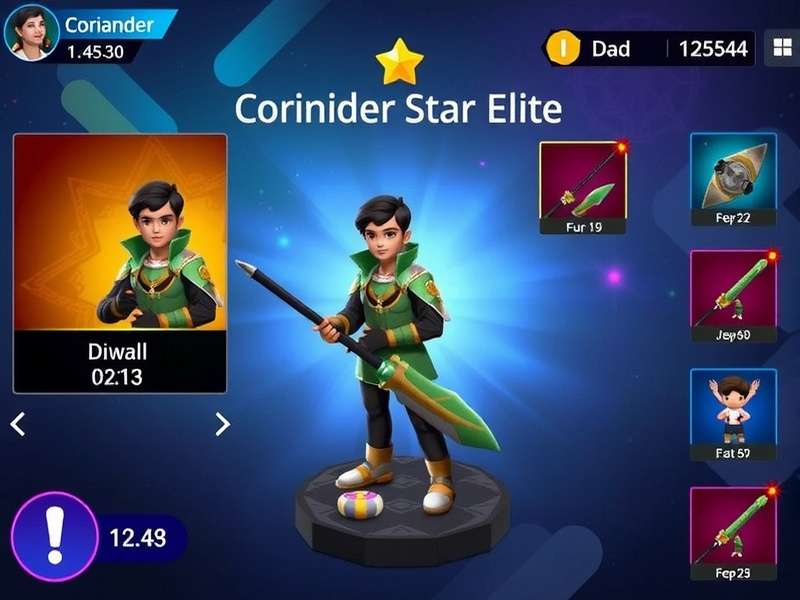Open the Coriander player profile avatar
Image resolution: width=800 pixels, height=600 pixels.
click(31, 31)
